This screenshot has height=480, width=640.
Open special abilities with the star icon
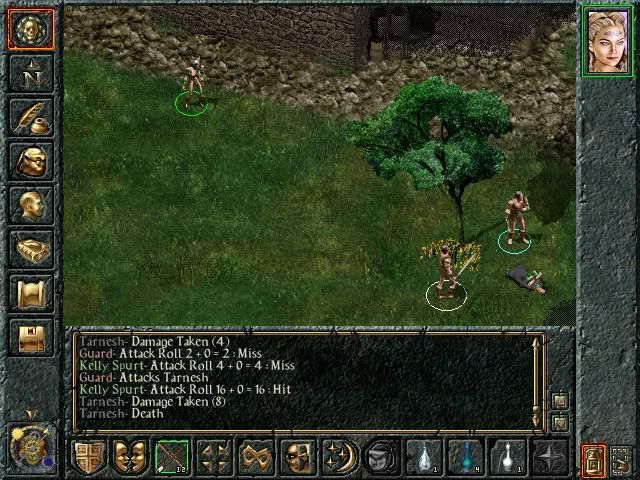tap(548, 458)
